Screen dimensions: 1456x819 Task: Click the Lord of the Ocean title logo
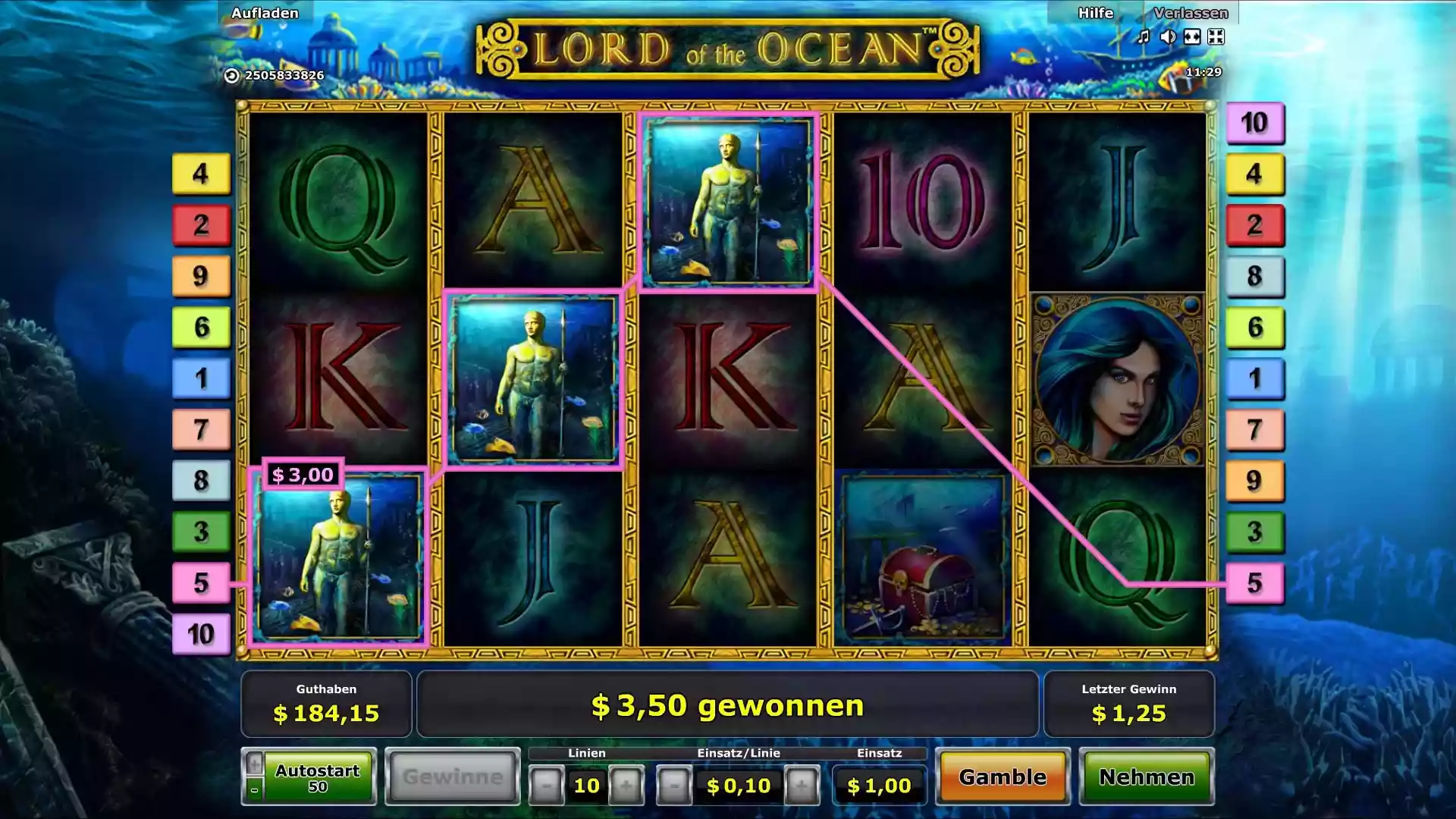(x=726, y=47)
